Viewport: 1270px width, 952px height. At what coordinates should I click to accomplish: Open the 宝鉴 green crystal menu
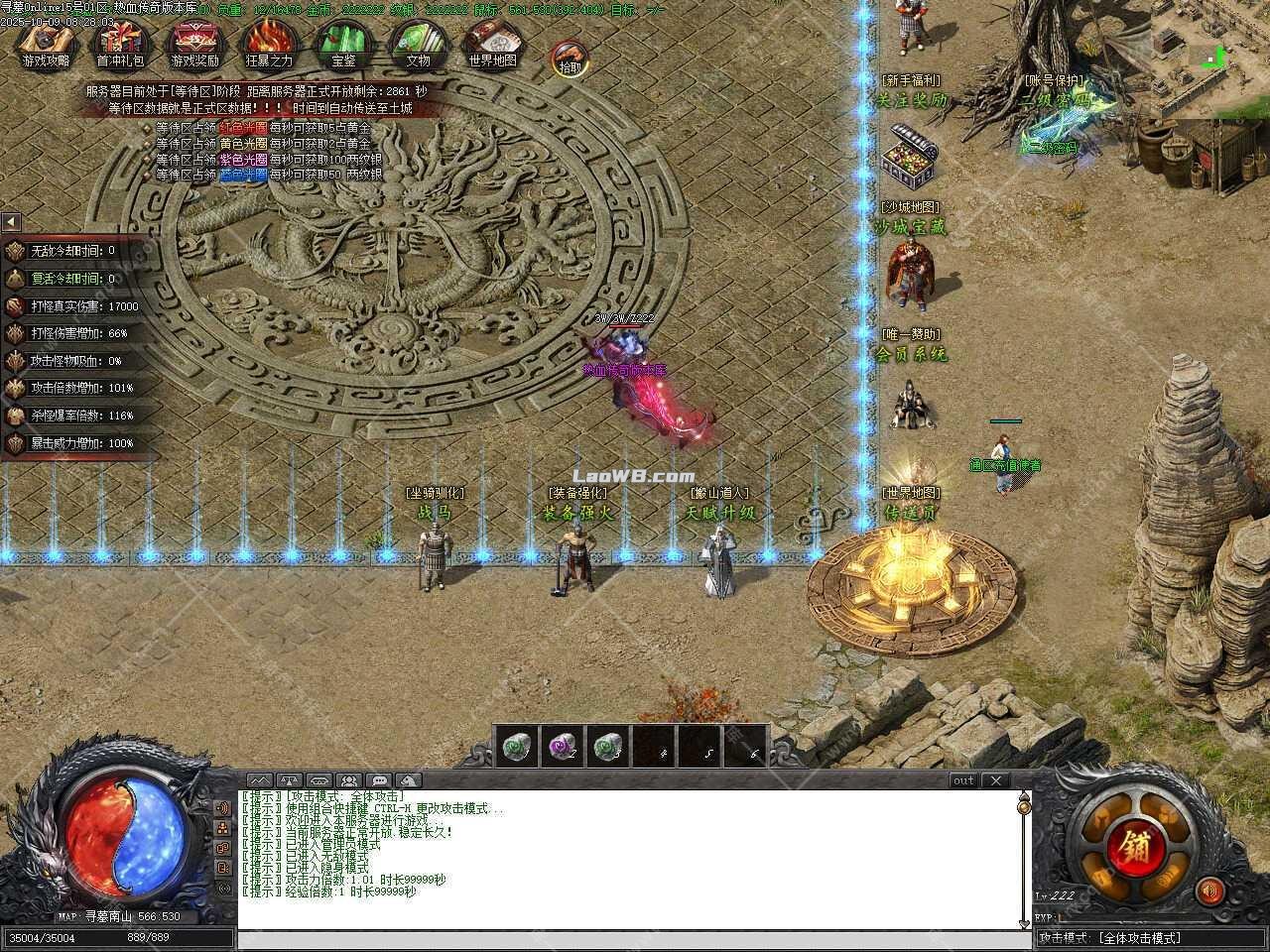343,44
